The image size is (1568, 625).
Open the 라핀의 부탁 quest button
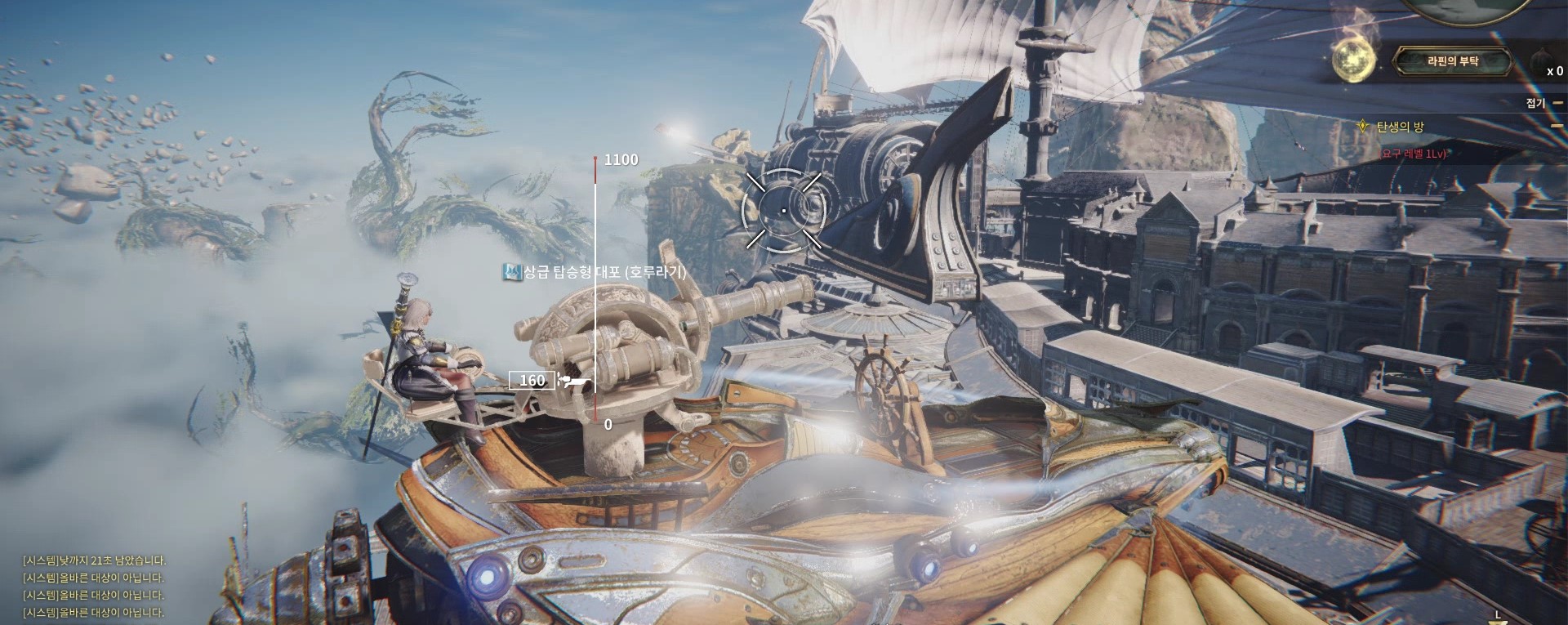[x=1452, y=61]
